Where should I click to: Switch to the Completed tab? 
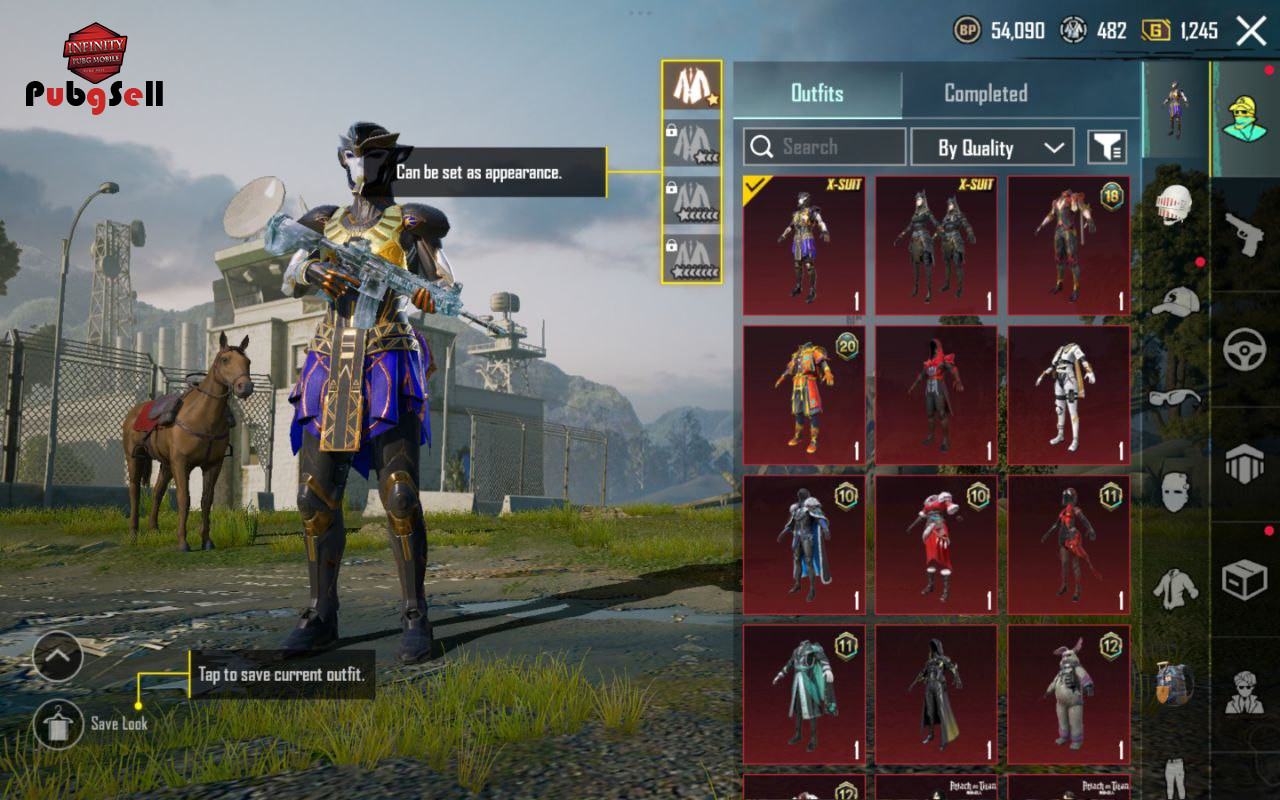coord(985,93)
